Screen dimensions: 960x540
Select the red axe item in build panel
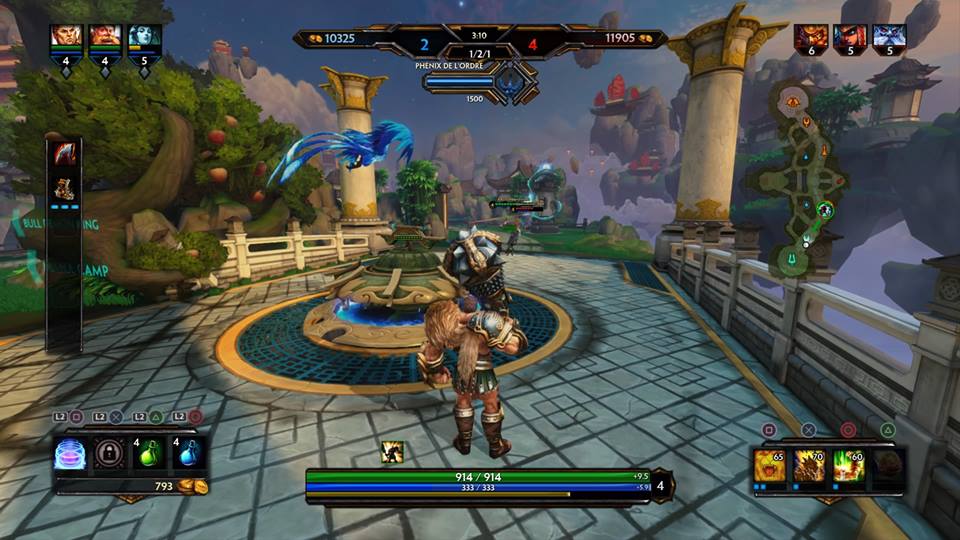tap(65, 154)
